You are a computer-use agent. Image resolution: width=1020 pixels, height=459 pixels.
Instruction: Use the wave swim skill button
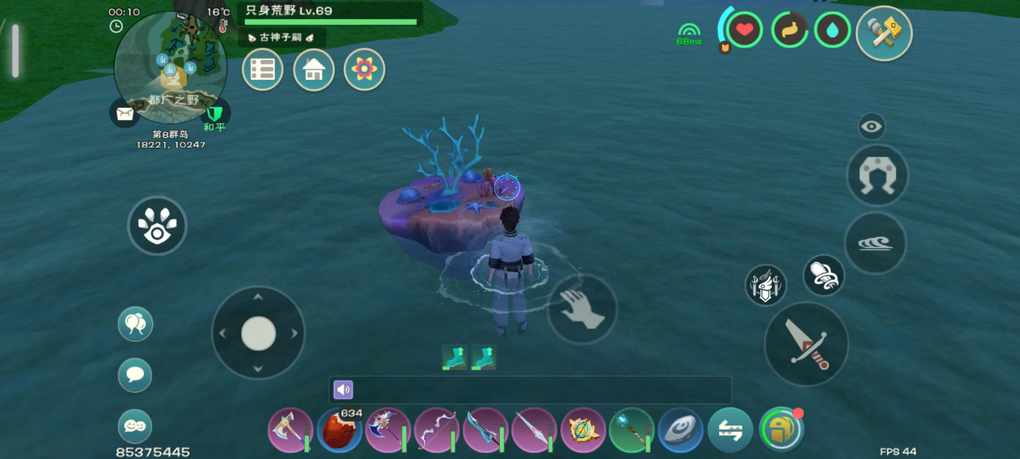[x=875, y=243]
